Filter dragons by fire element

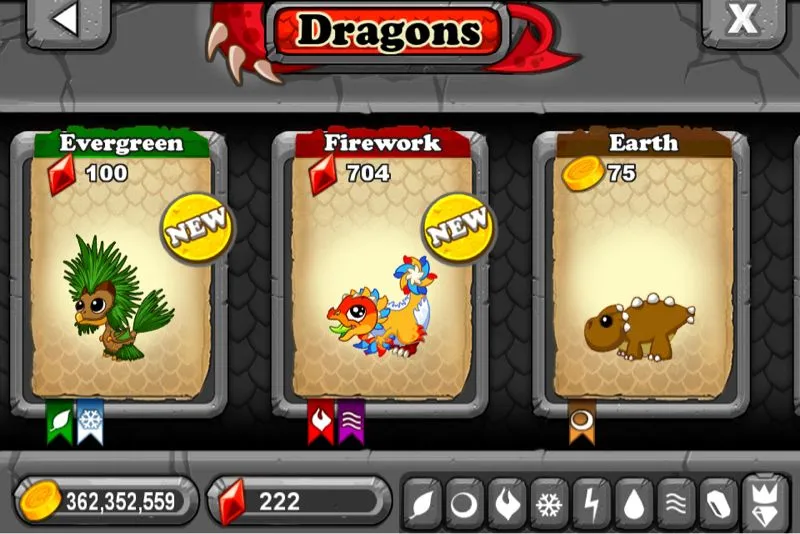click(x=507, y=503)
